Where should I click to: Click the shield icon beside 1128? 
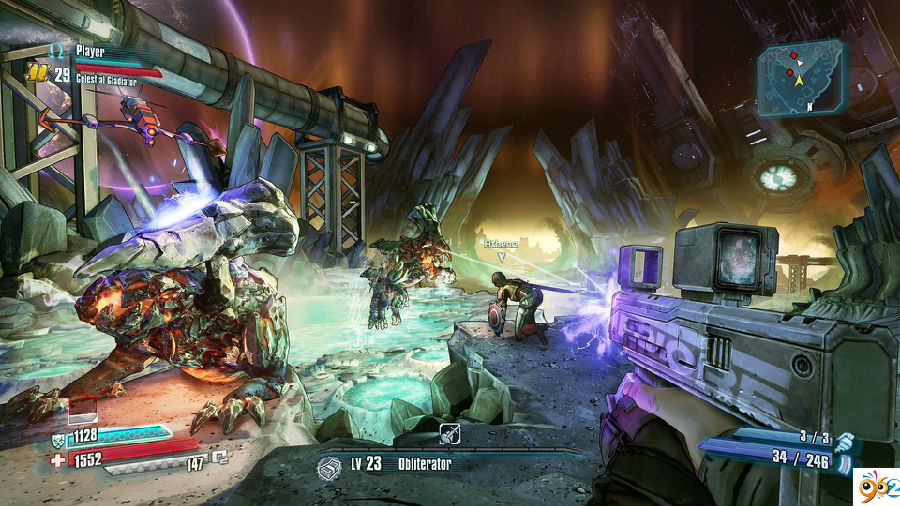pyautogui.click(x=58, y=436)
